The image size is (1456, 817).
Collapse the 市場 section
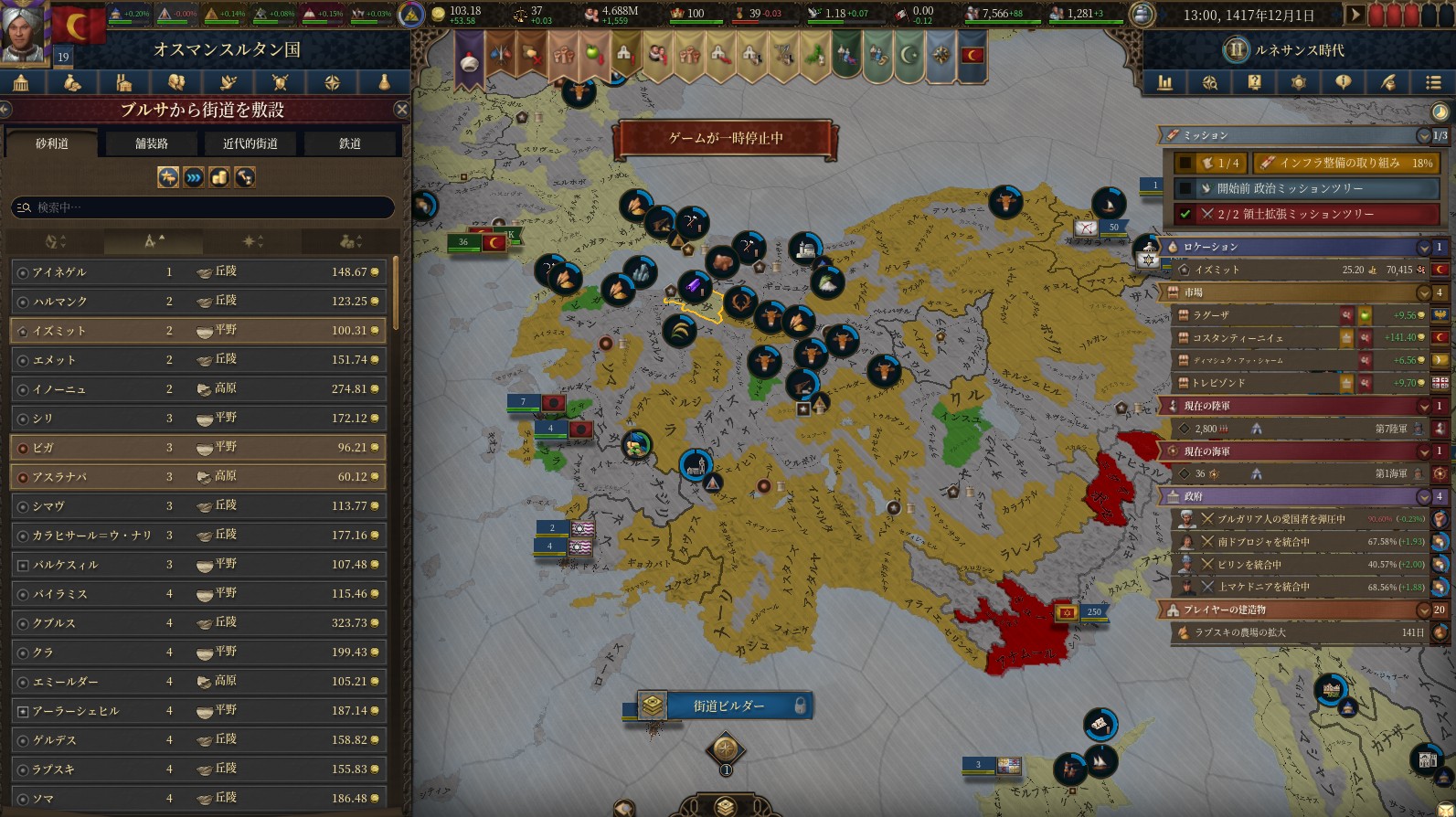(x=1423, y=293)
